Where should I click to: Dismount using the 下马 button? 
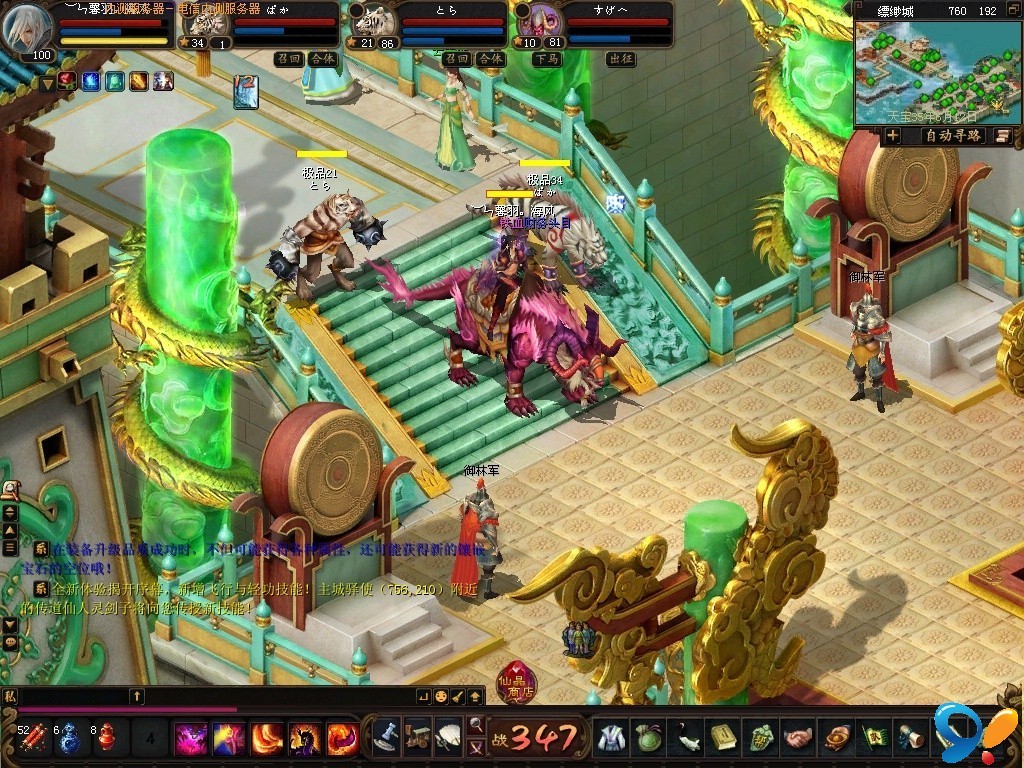[x=545, y=59]
